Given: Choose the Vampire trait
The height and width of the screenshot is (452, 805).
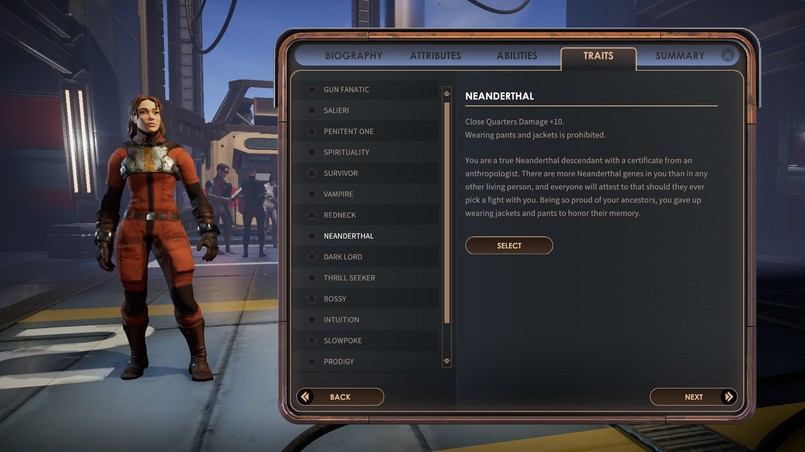Looking at the screenshot, I should pyautogui.click(x=338, y=194).
